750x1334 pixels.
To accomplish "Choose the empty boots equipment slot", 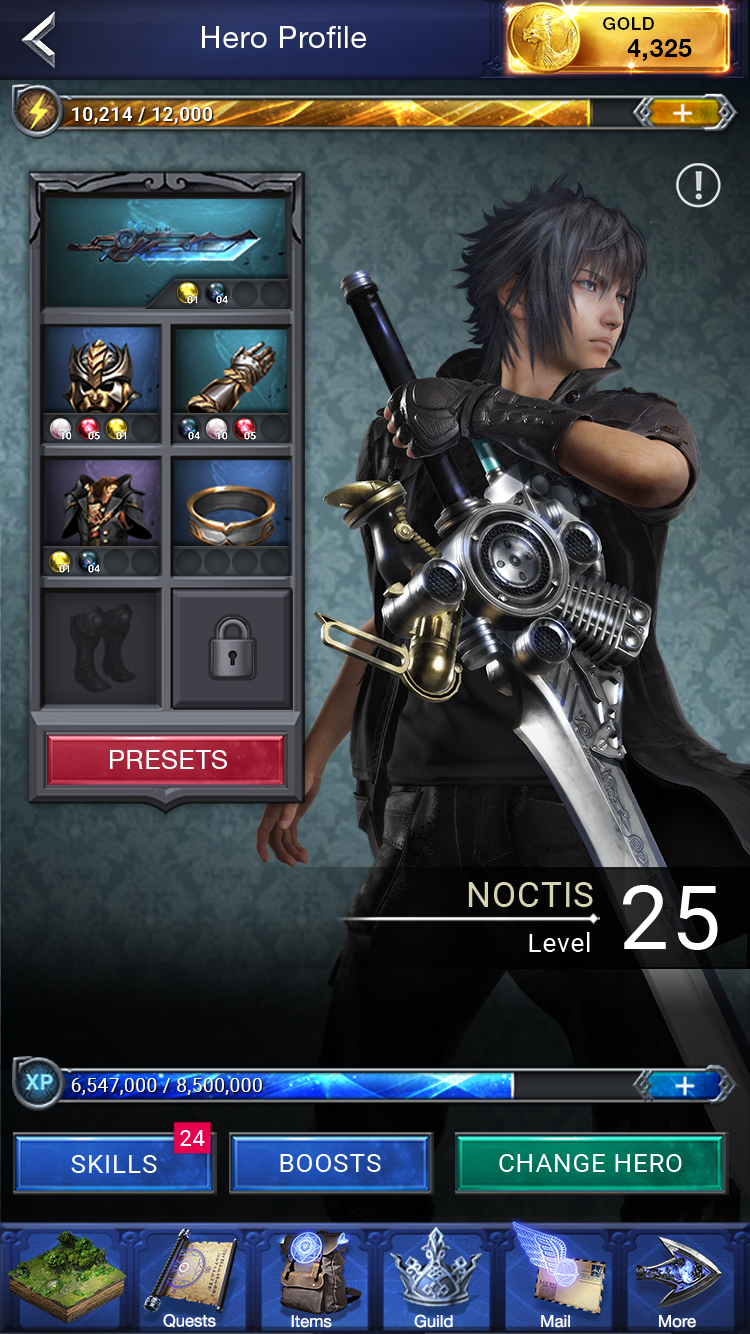I will 102,647.
